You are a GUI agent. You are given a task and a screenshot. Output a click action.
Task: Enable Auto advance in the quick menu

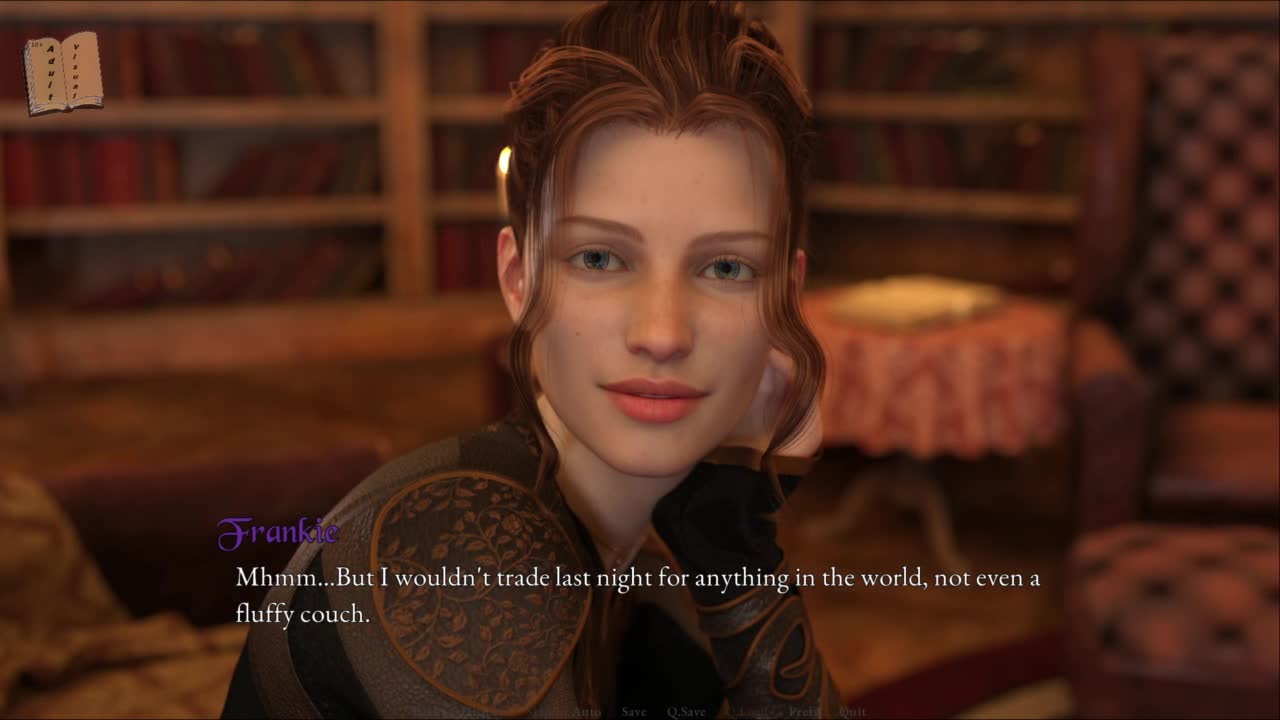pos(586,712)
